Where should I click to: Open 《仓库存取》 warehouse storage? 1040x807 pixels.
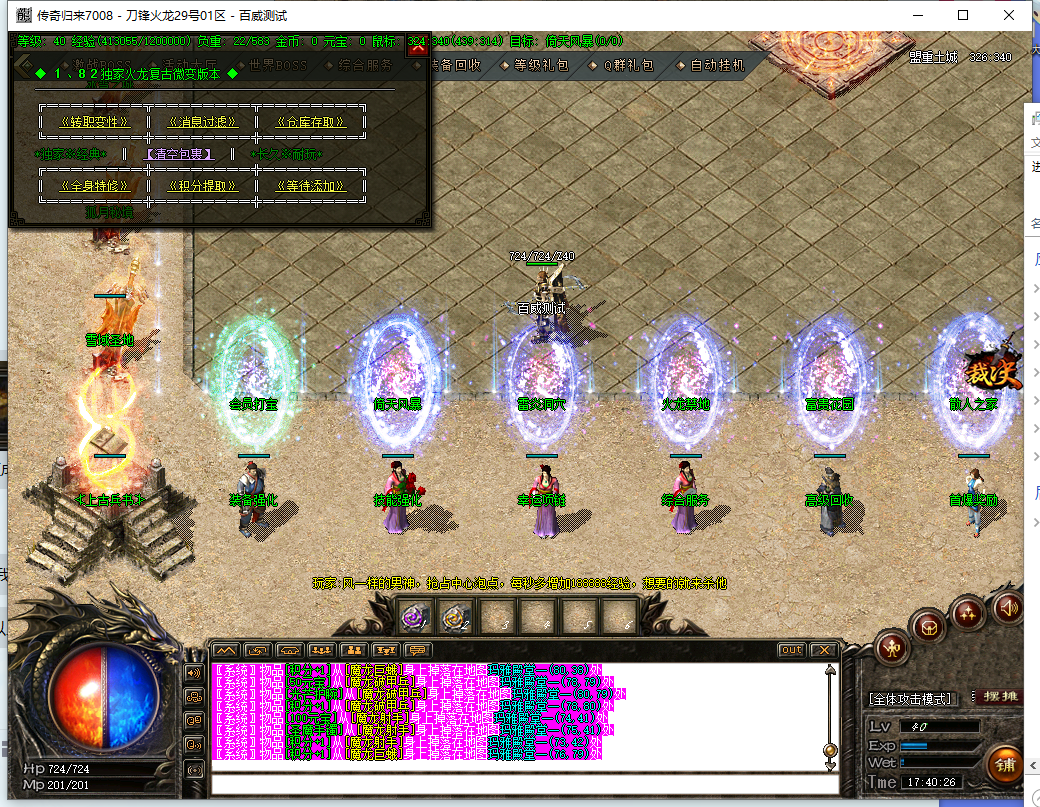310,122
